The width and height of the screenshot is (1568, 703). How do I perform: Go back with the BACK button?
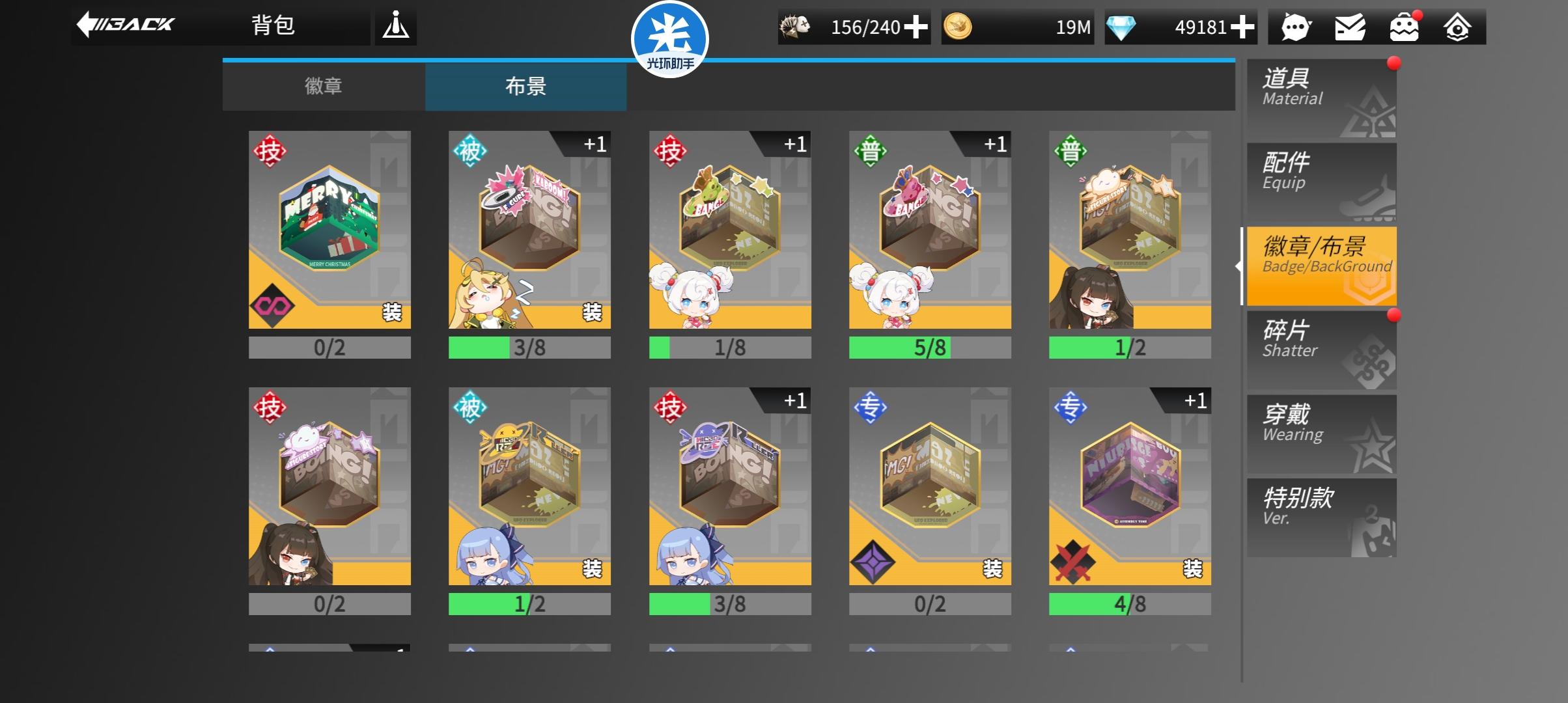pos(127,25)
